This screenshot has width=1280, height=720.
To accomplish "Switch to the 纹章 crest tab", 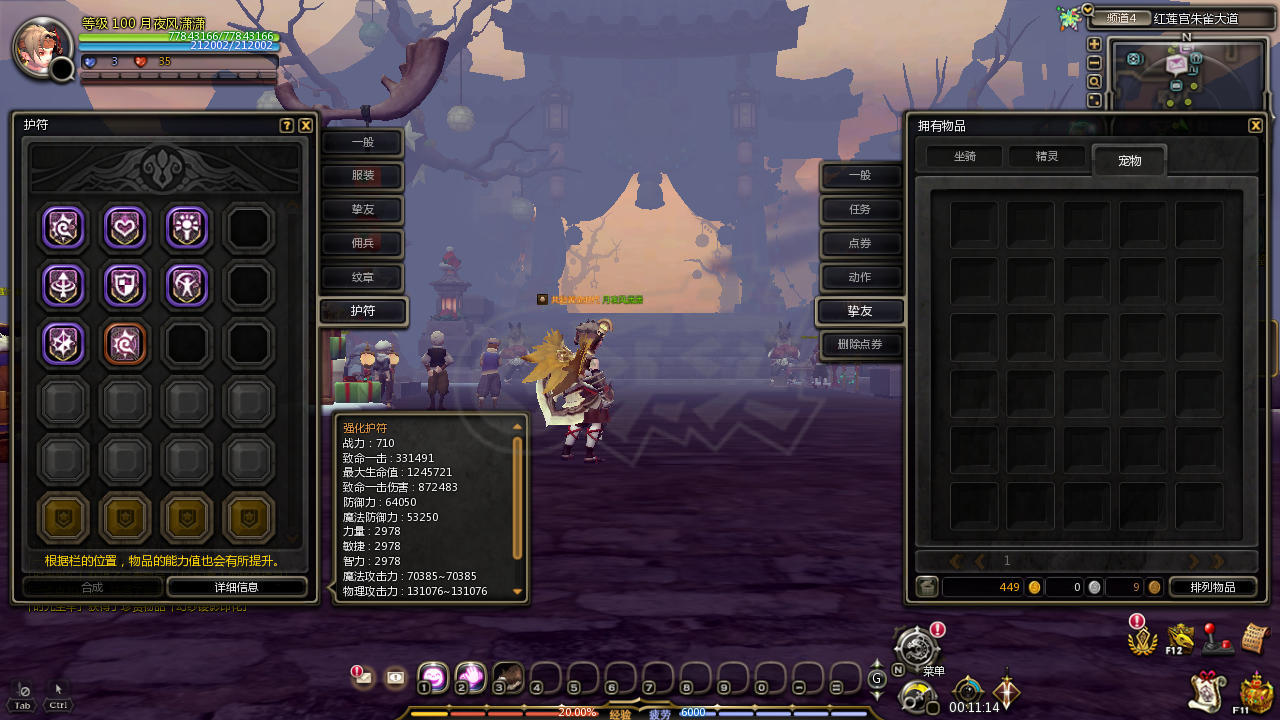I will [363, 278].
